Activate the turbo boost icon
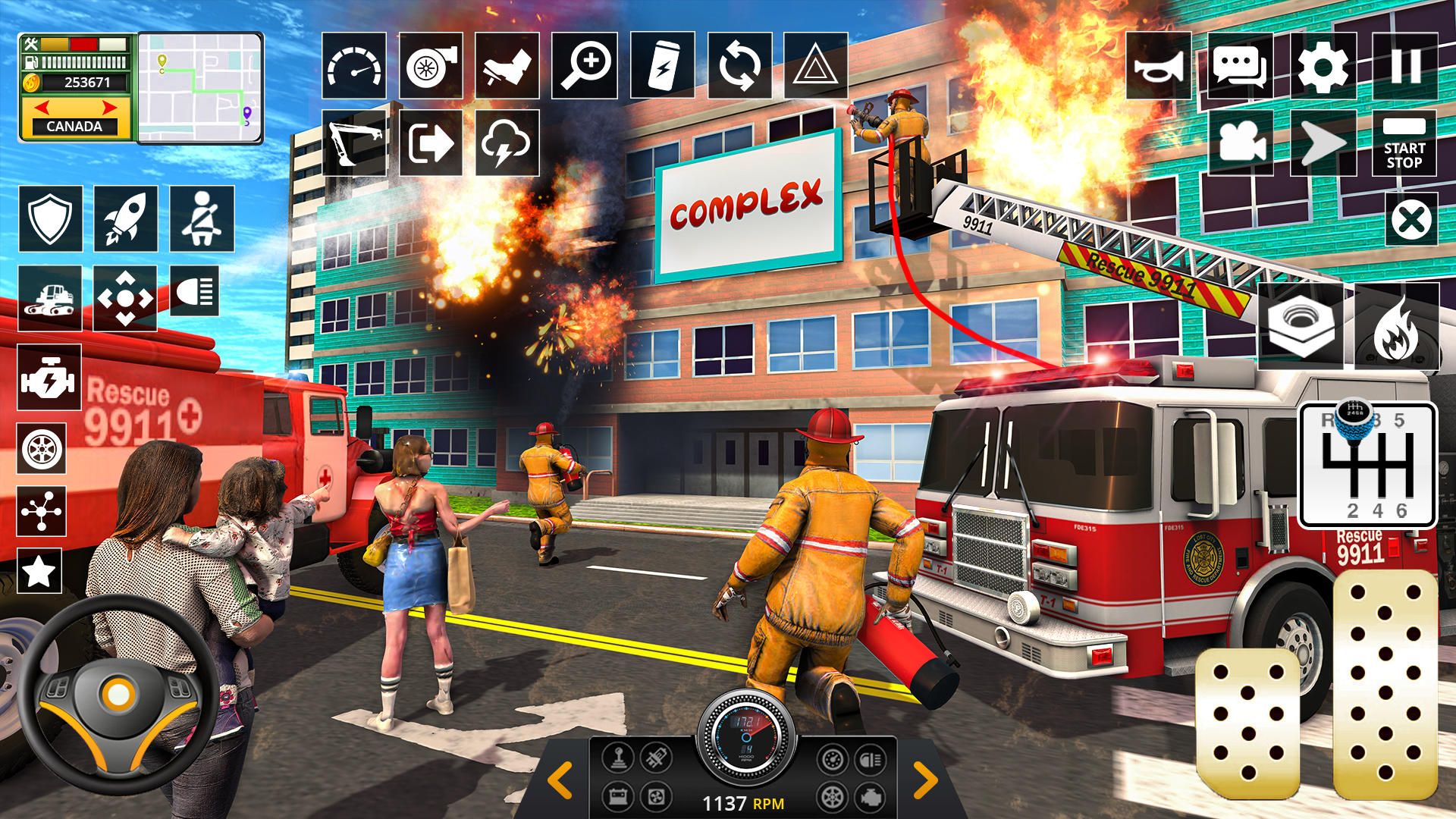This screenshot has height=819, width=1456. tap(431, 66)
